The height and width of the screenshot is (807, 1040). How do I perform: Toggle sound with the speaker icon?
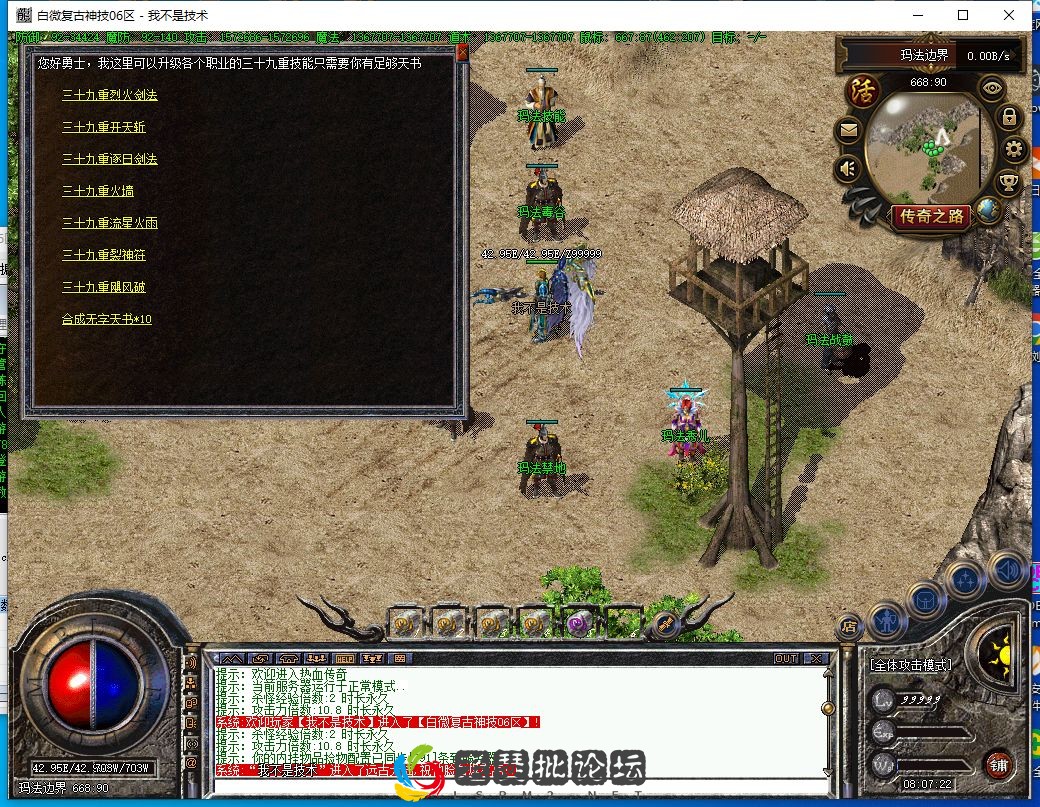click(x=848, y=169)
